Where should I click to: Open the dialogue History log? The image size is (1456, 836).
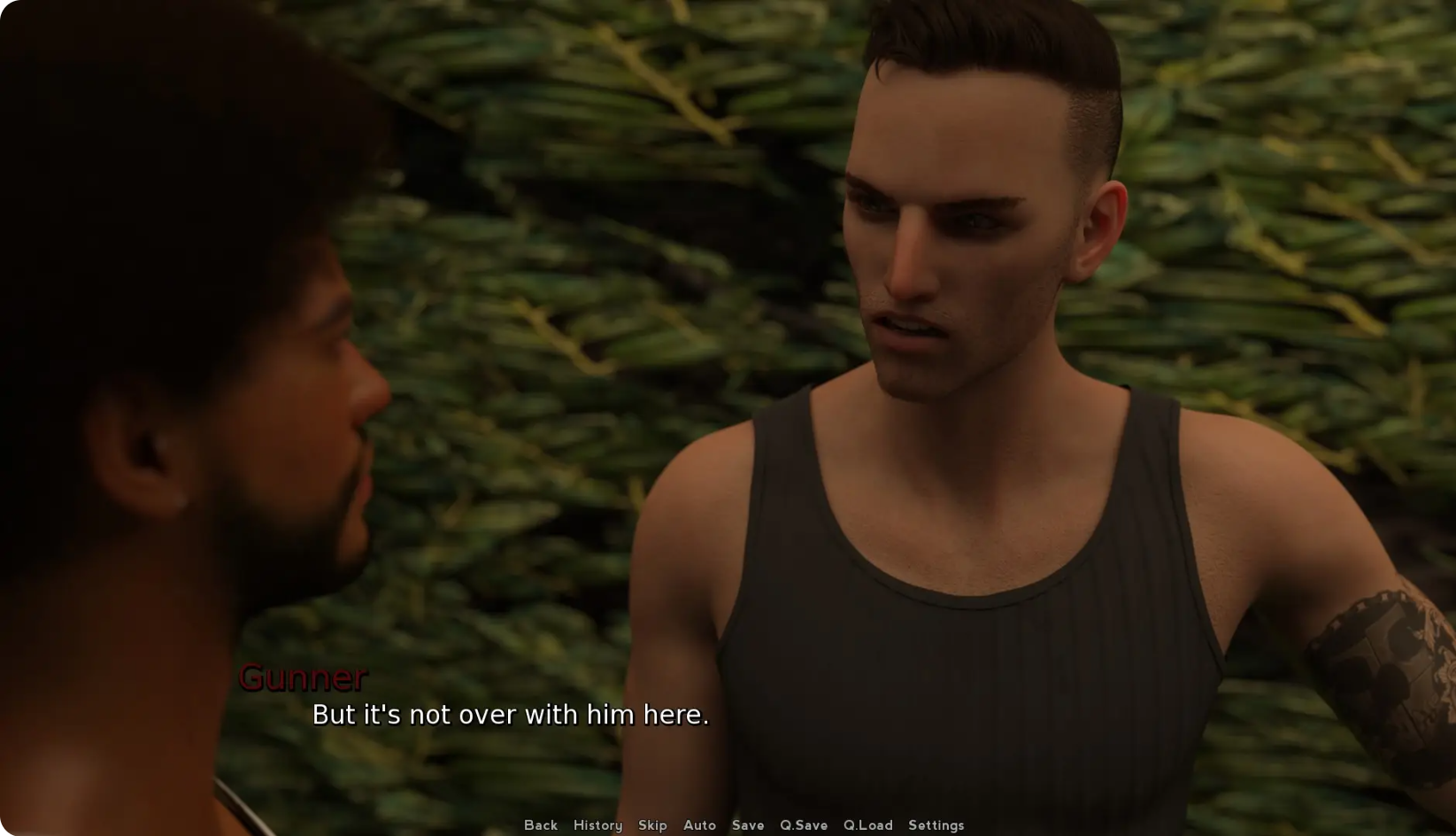coord(597,825)
